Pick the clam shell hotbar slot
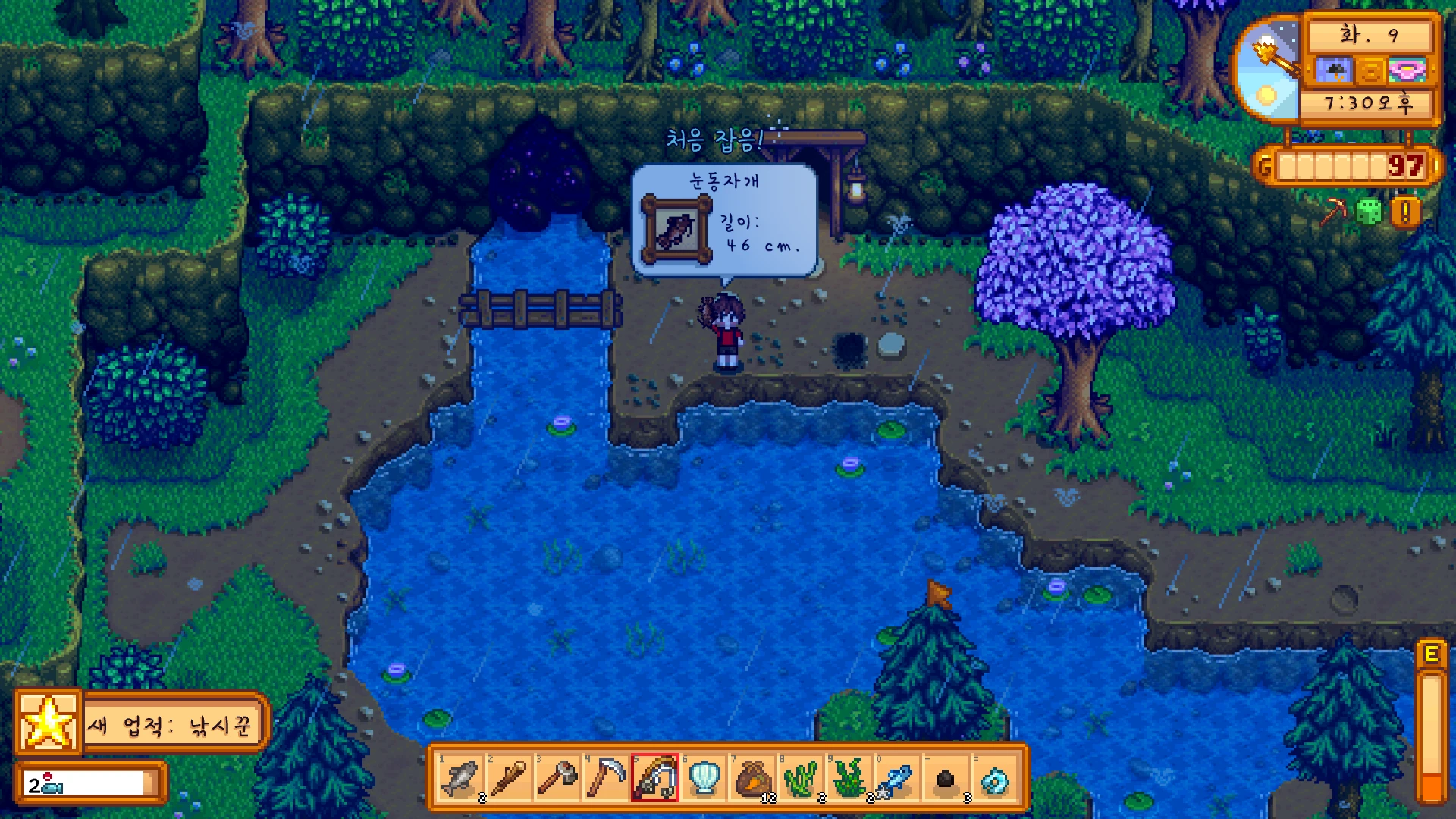Image resolution: width=1456 pixels, height=819 pixels. pyautogui.click(x=703, y=778)
